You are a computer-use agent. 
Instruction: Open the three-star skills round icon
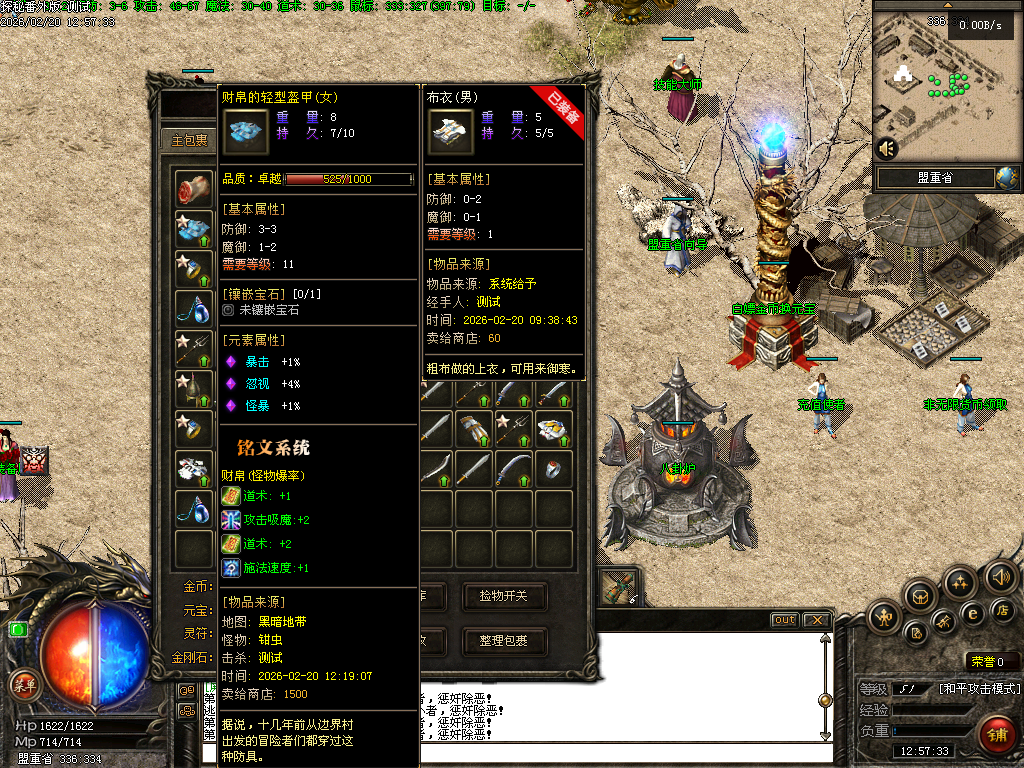pyautogui.click(x=960, y=582)
